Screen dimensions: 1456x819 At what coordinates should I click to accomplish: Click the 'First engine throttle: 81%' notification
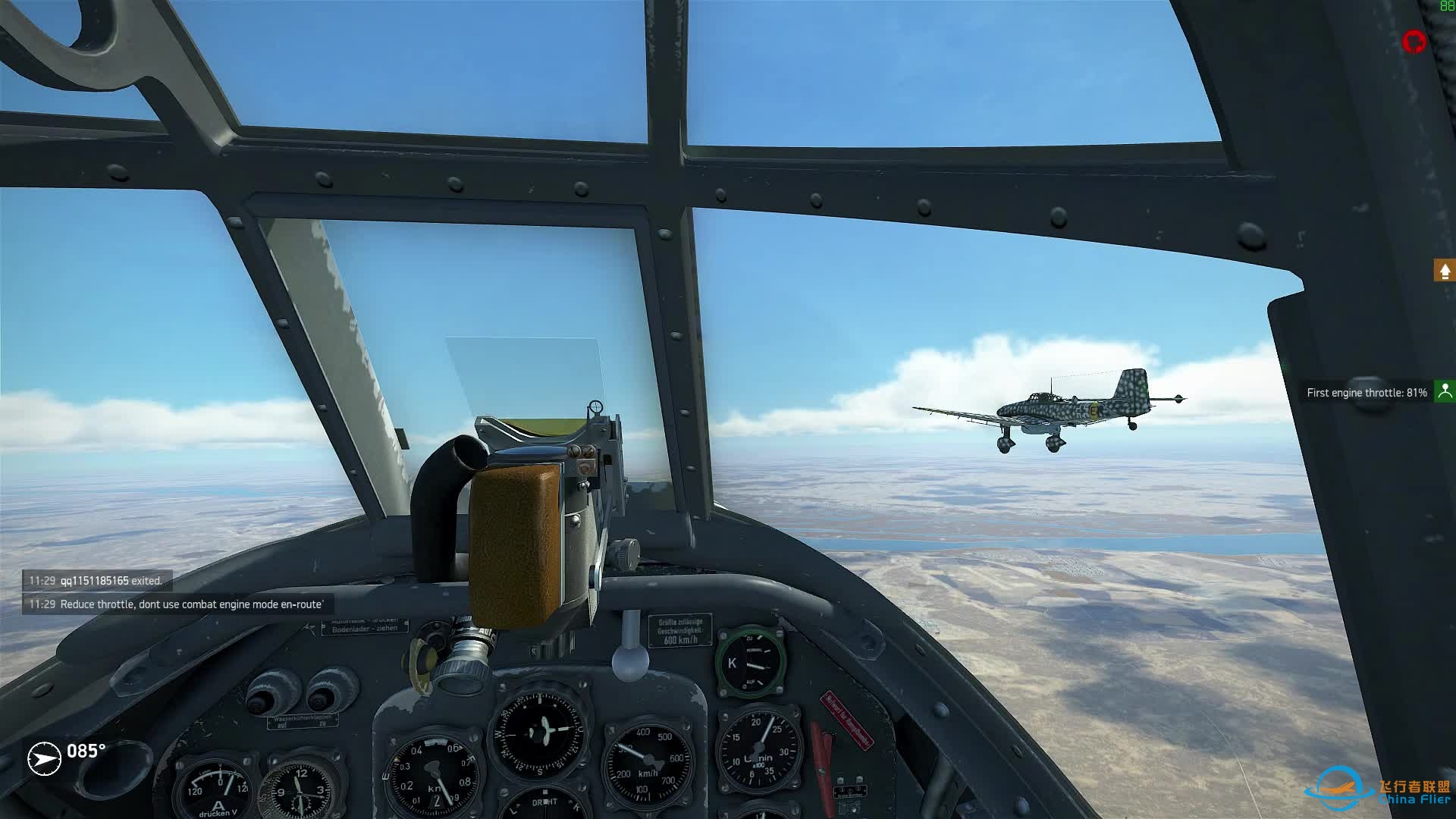(x=1365, y=392)
